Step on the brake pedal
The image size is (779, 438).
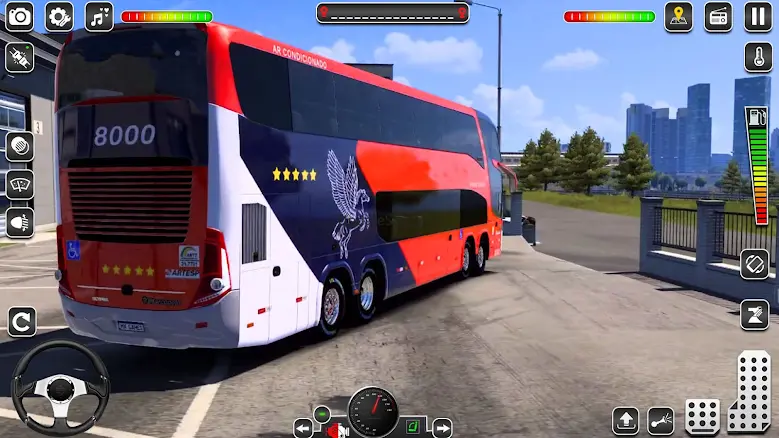702,416
